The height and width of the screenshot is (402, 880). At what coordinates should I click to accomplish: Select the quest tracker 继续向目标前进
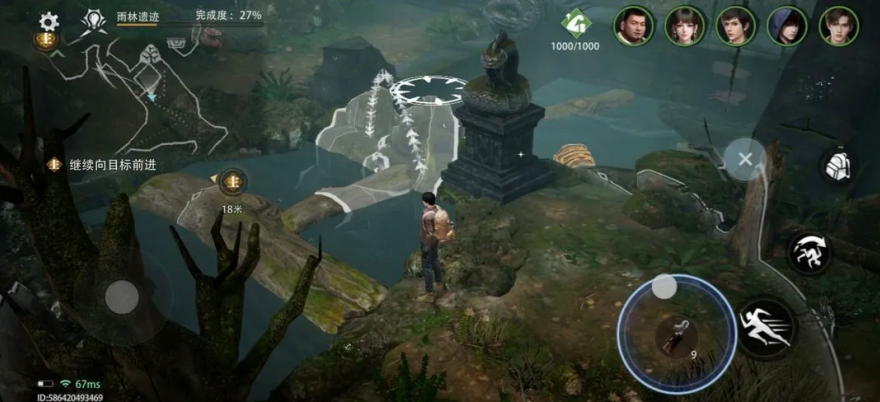[98, 164]
